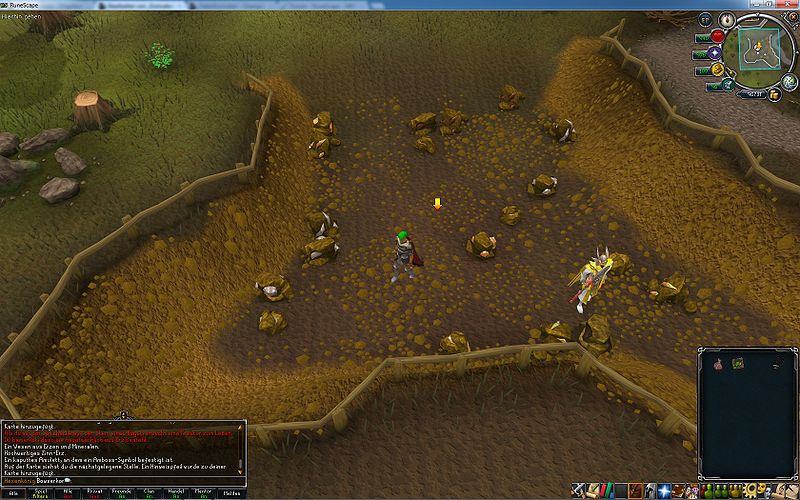Toggle the EP counter orb

[x=704, y=21]
